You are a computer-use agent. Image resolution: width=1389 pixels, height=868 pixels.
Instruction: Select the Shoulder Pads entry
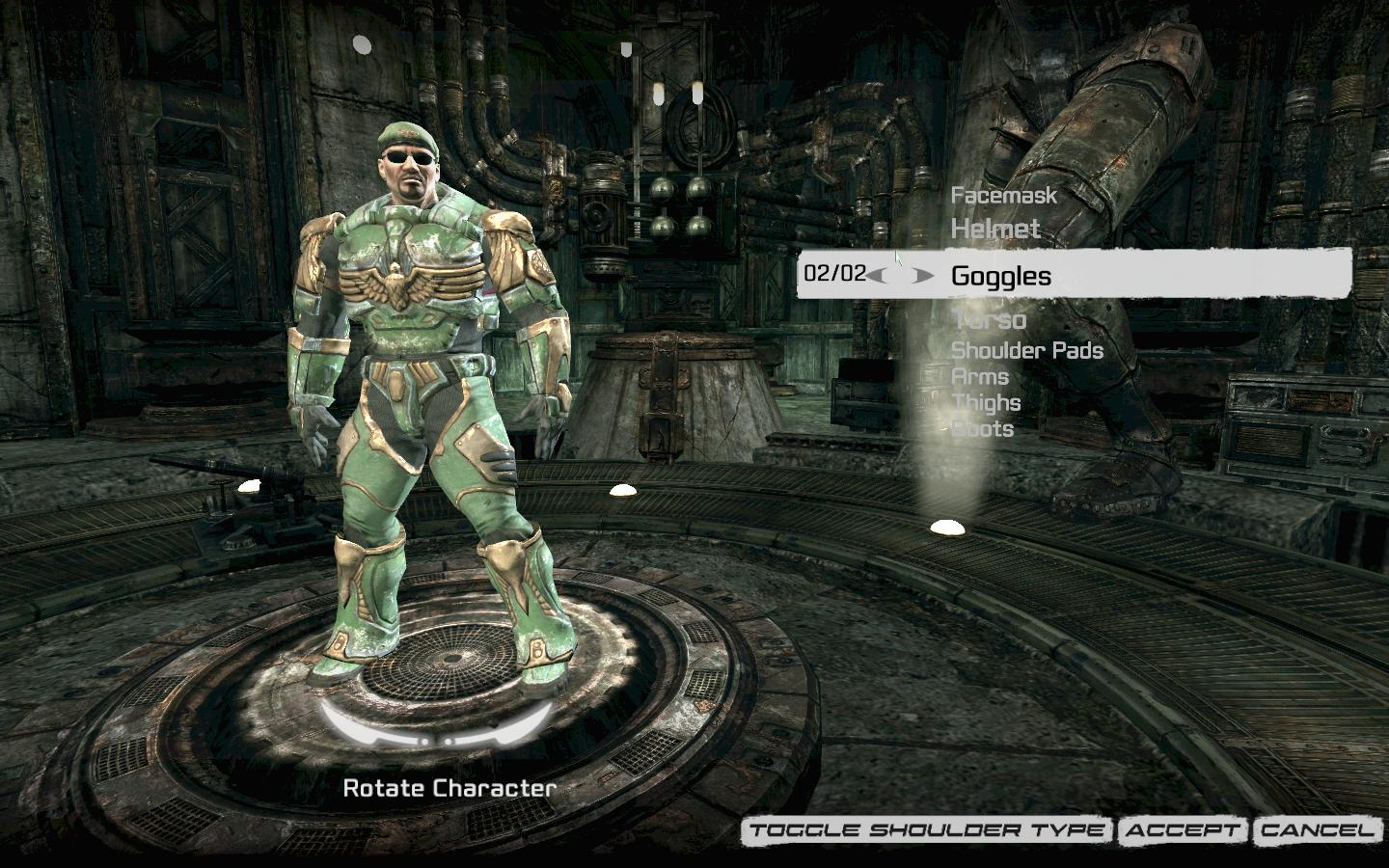click(x=1027, y=350)
